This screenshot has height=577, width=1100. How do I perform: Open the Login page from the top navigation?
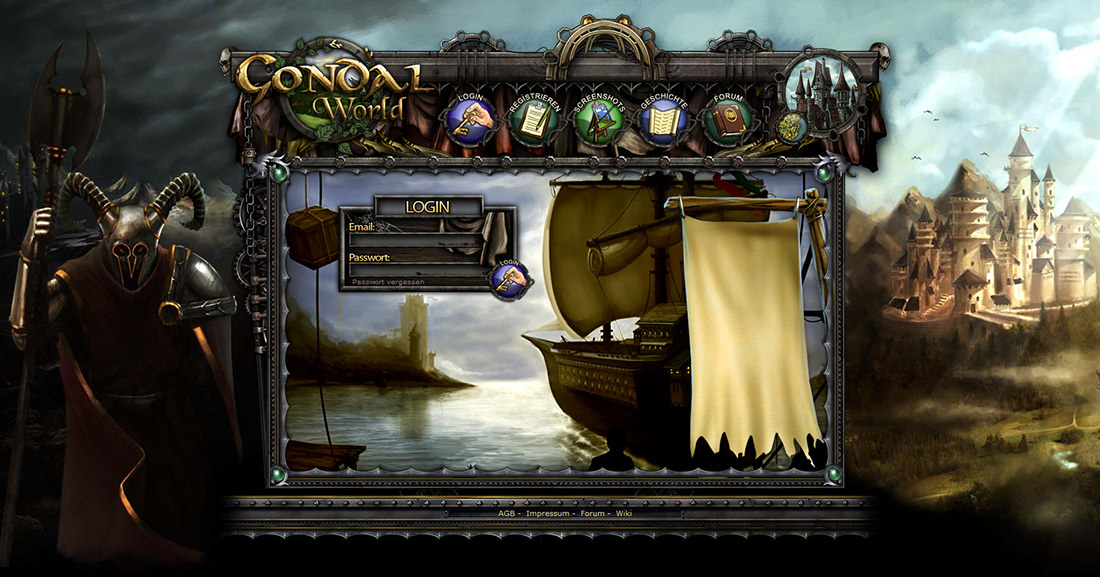point(471,121)
